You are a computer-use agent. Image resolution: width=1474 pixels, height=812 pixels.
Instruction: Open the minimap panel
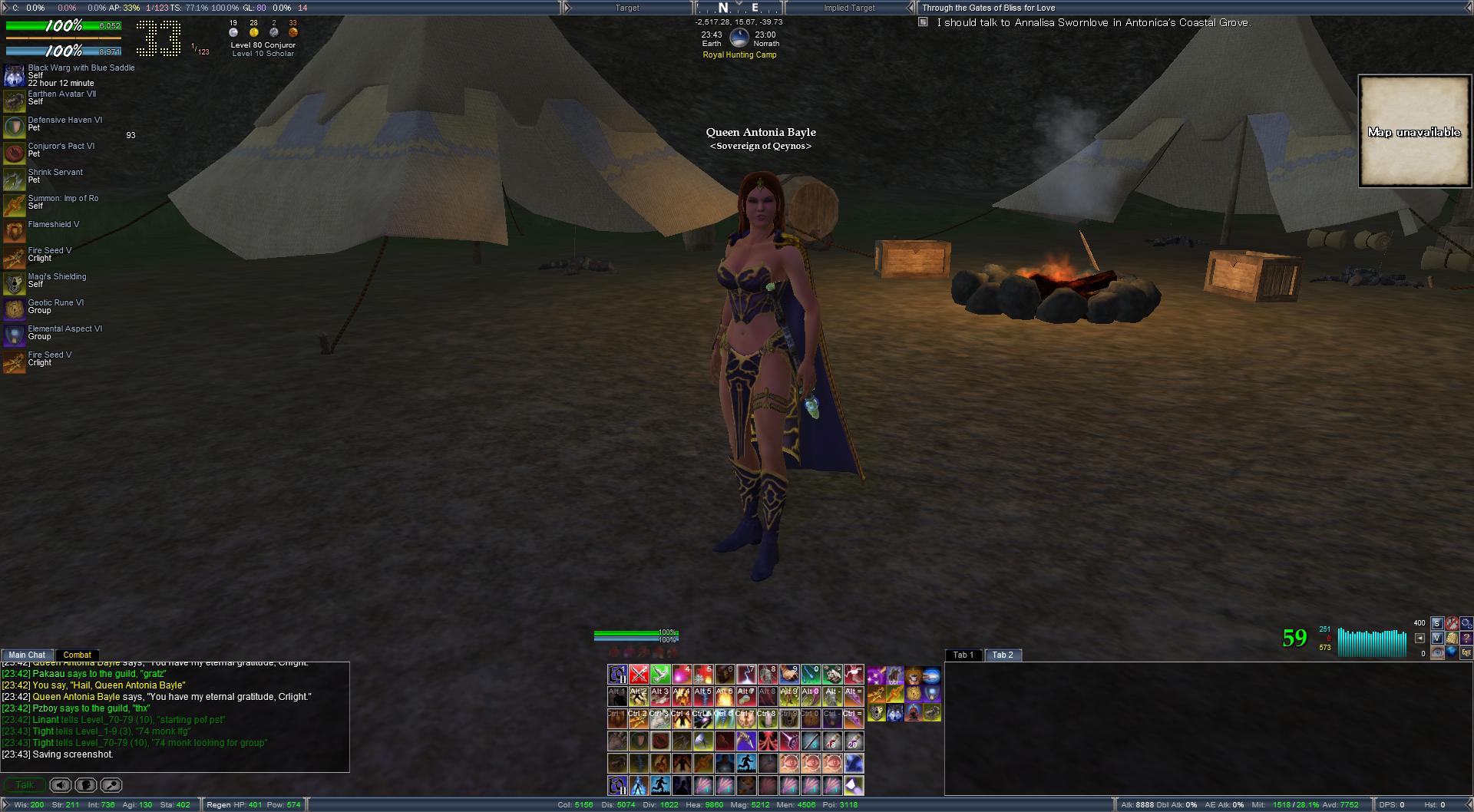(x=1414, y=131)
